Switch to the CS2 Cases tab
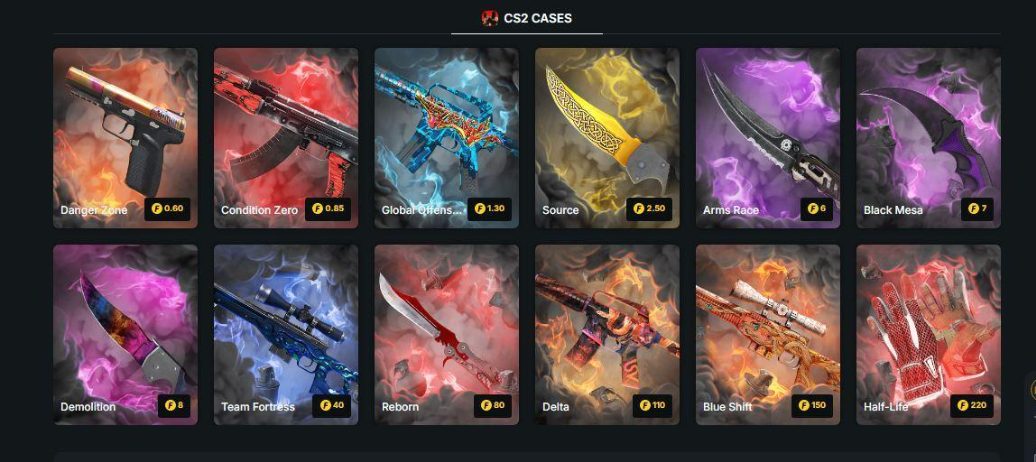This screenshot has height=462, width=1036. [527, 18]
